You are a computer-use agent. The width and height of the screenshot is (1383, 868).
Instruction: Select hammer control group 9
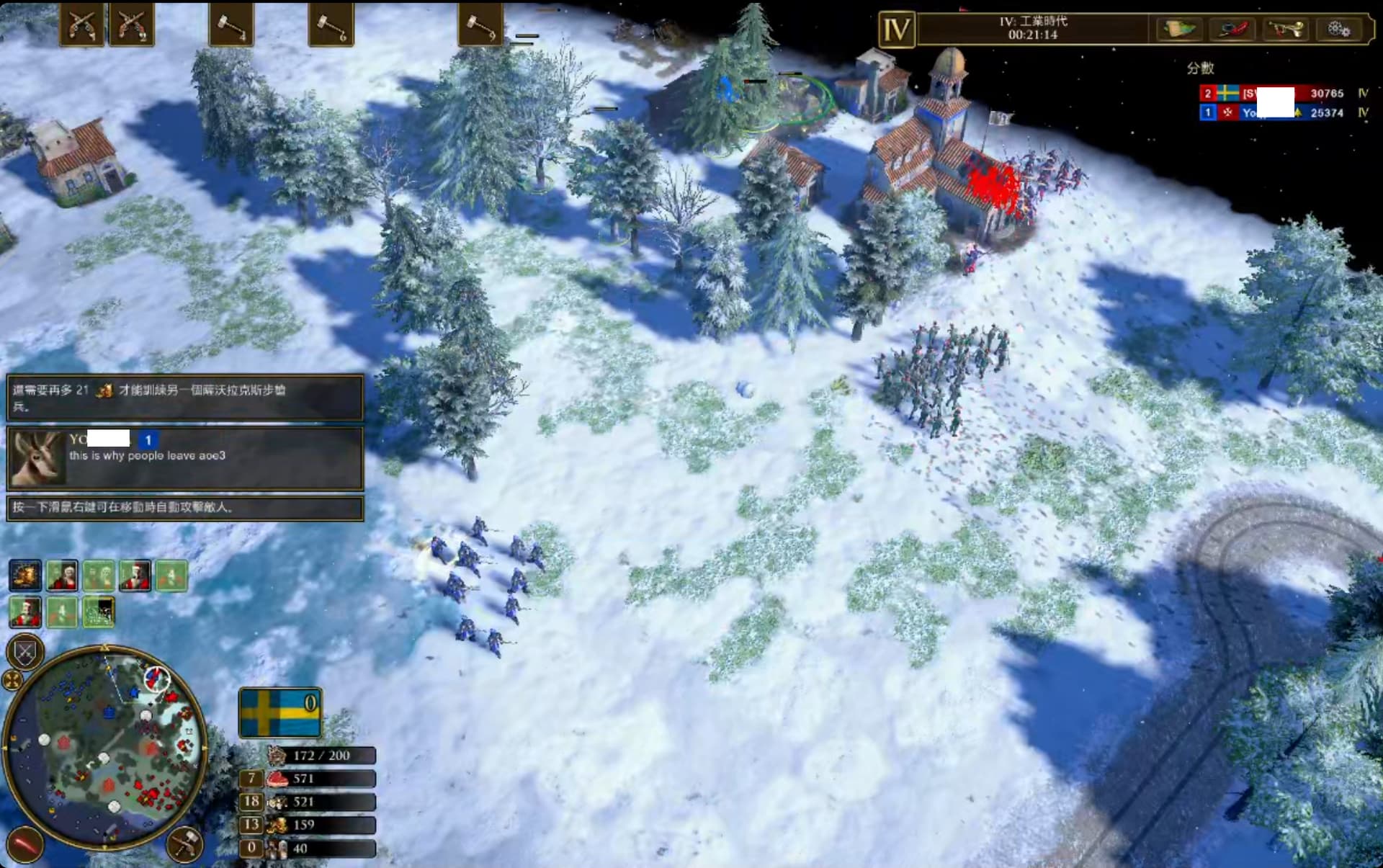coord(480,26)
